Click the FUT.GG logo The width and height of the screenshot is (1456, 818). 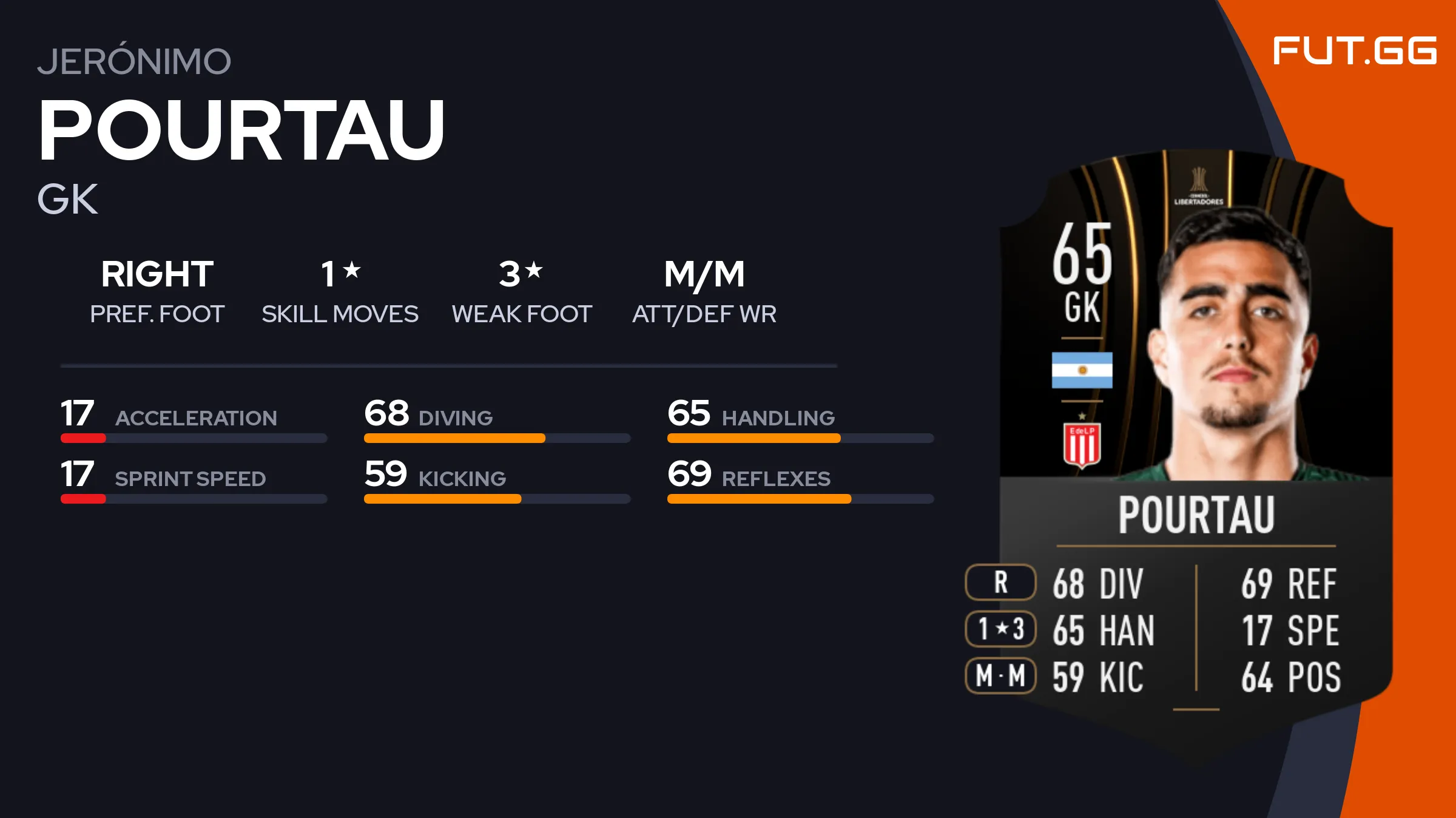pos(1354,50)
